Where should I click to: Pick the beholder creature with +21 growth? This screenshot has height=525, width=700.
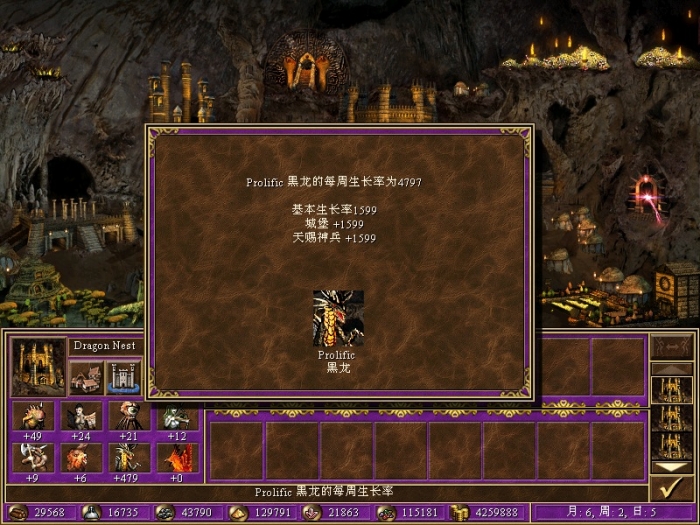[x=129, y=416]
